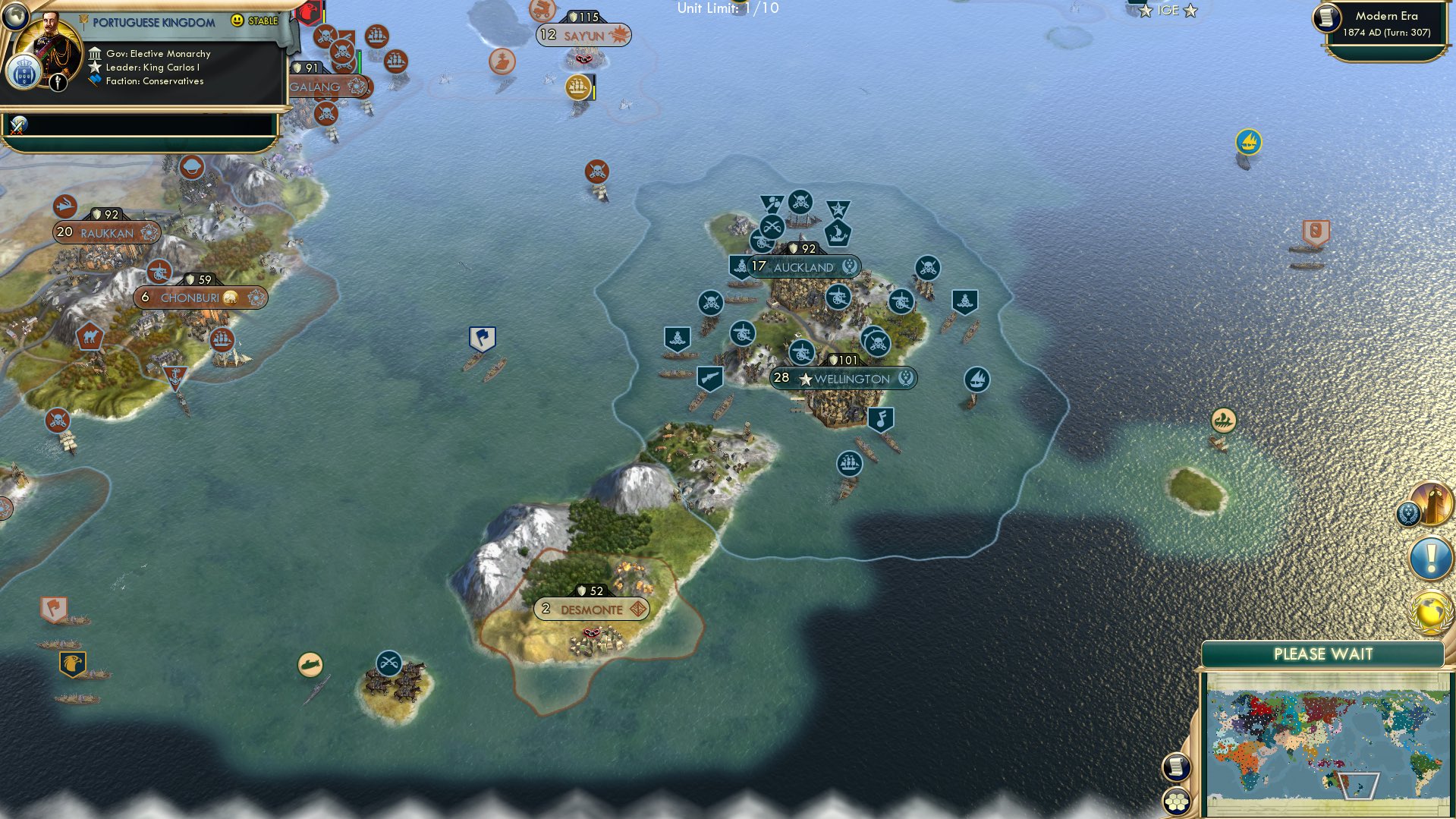Click the hex grid icon below the scroll
Image resolution: width=1456 pixels, height=819 pixels.
1177,802
